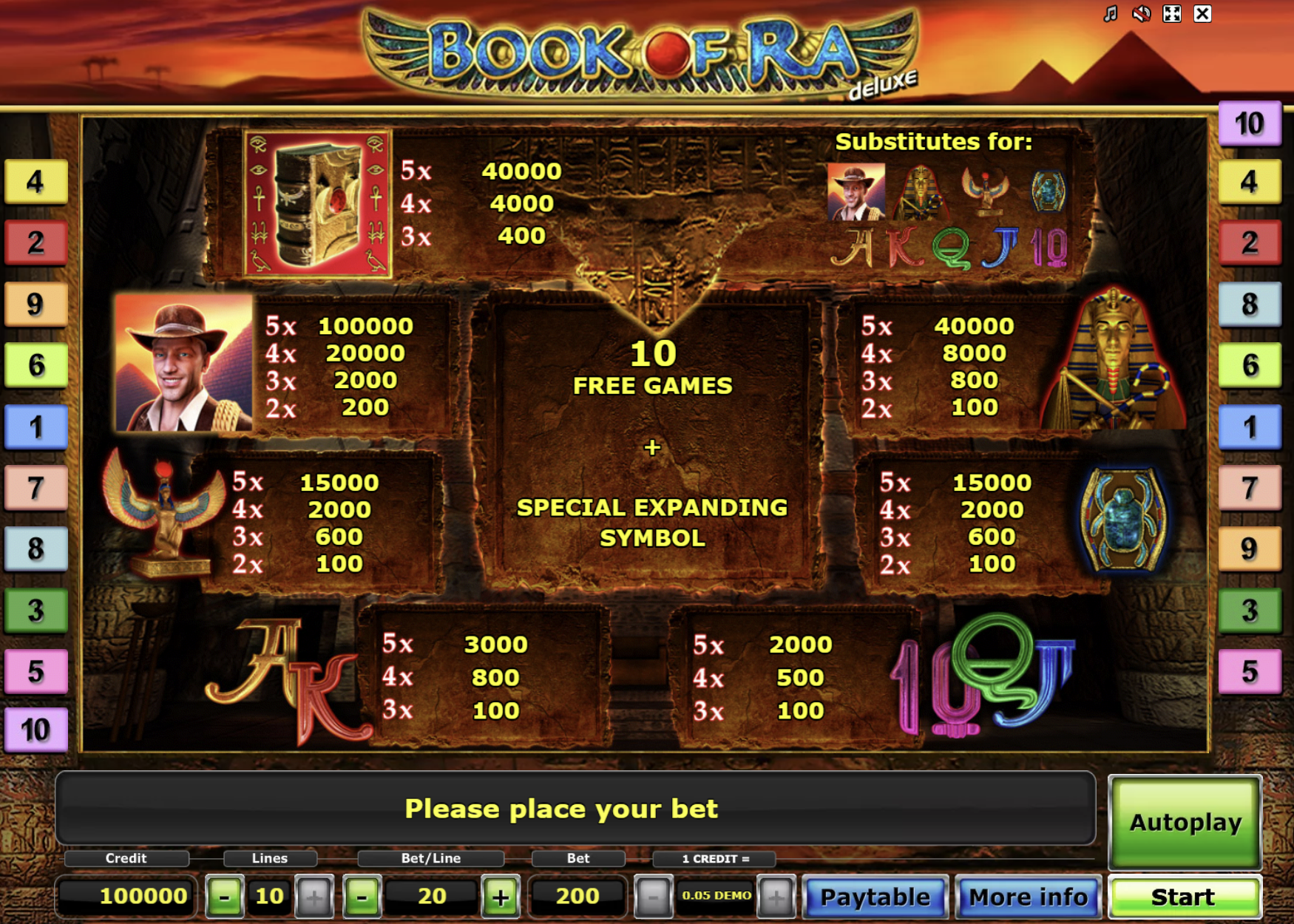
Task: Decrease the number of Lines
Action: tap(226, 896)
